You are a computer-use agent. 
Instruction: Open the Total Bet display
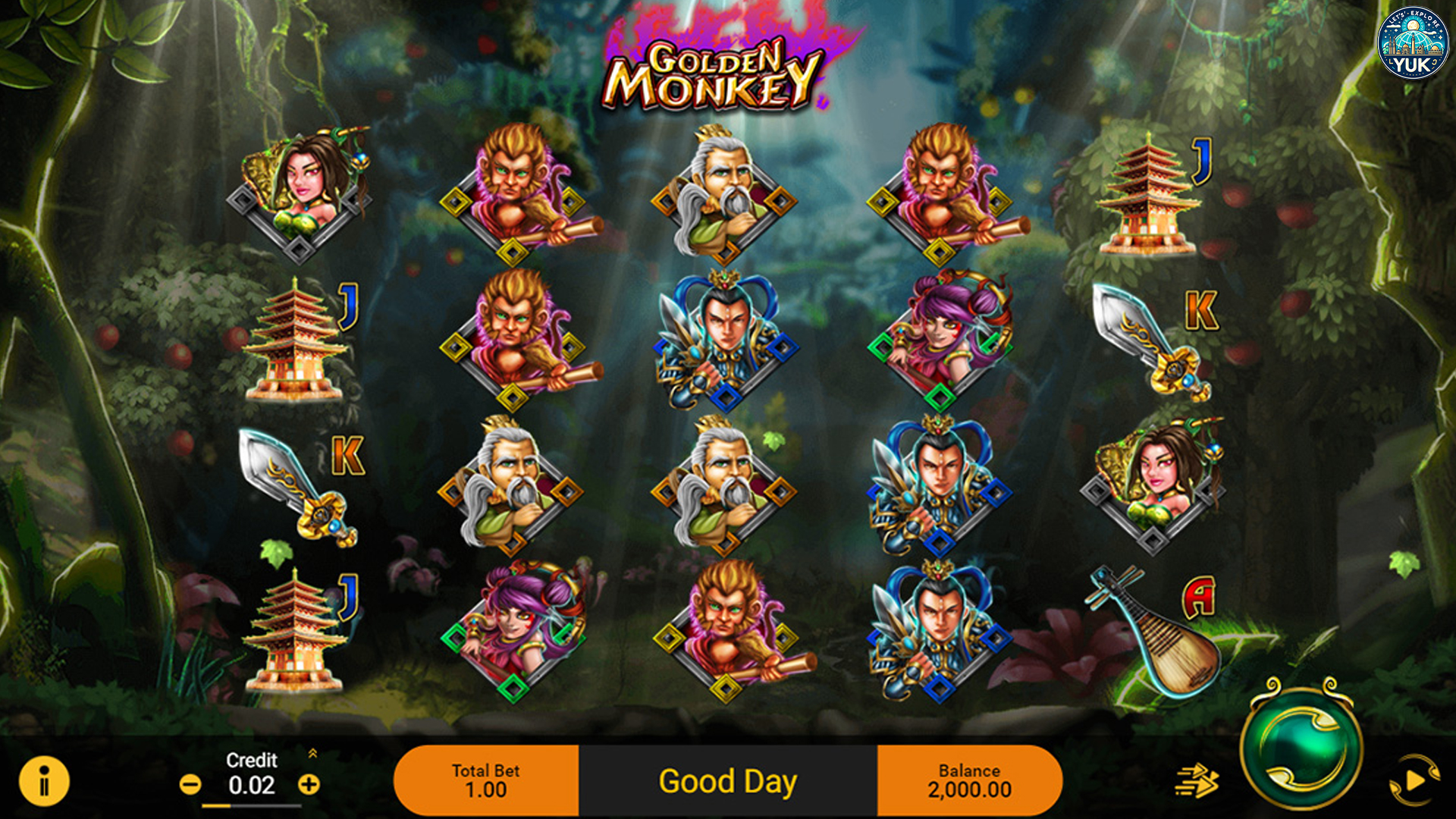(x=488, y=780)
